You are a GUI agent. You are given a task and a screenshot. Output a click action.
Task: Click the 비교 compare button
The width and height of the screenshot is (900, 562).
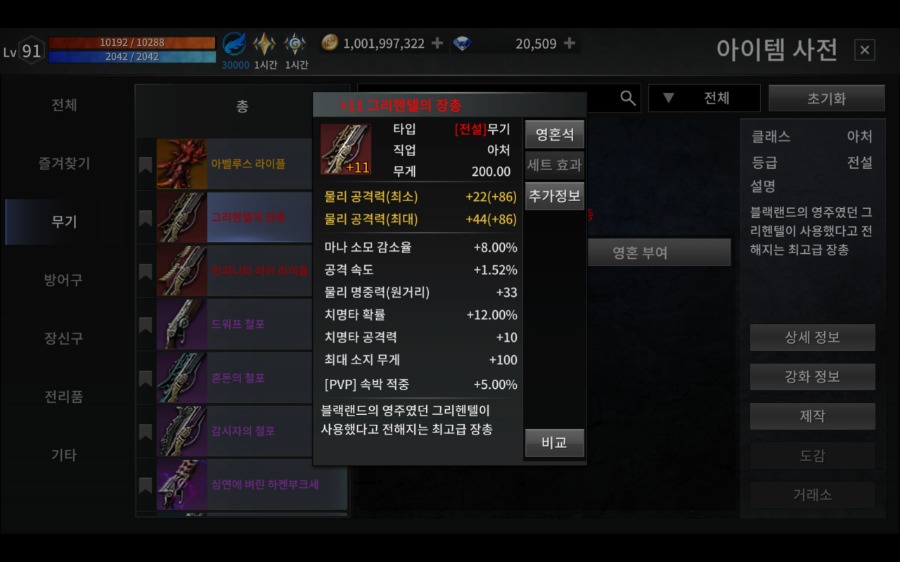pyautogui.click(x=554, y=443)
